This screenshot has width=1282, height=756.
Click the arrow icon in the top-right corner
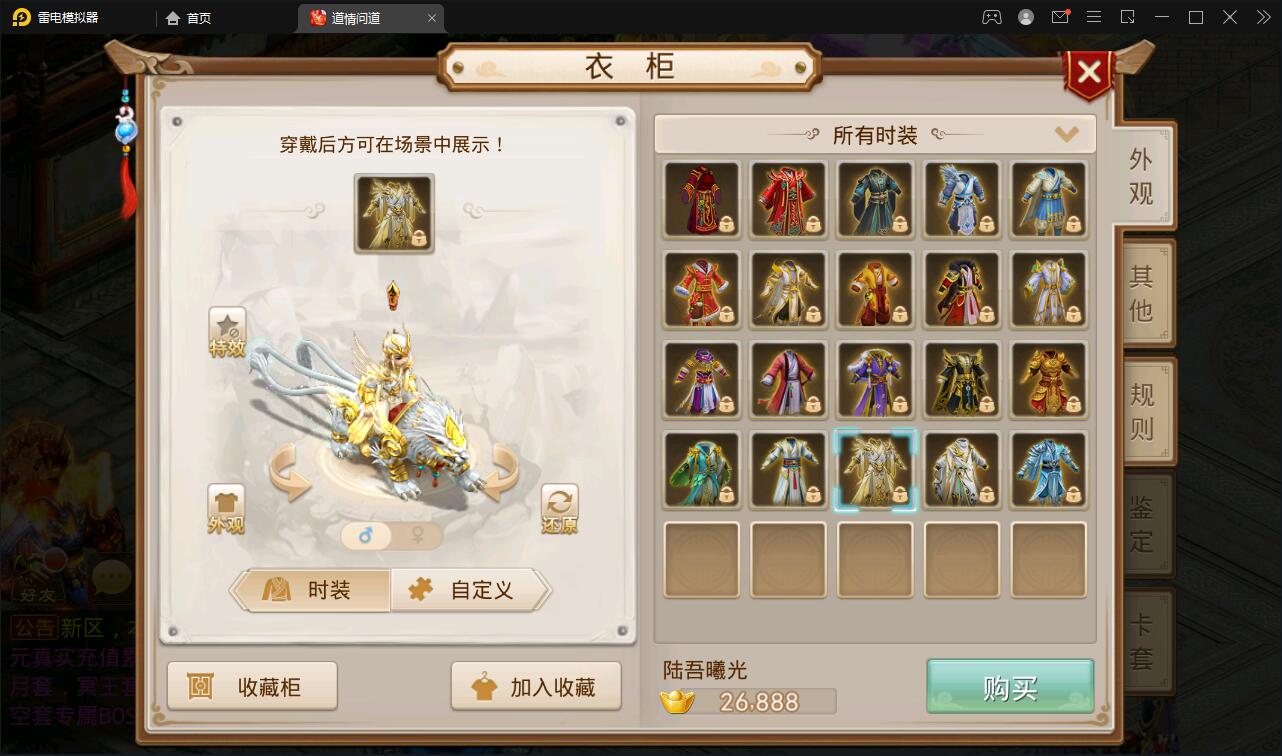point(1263,16)
